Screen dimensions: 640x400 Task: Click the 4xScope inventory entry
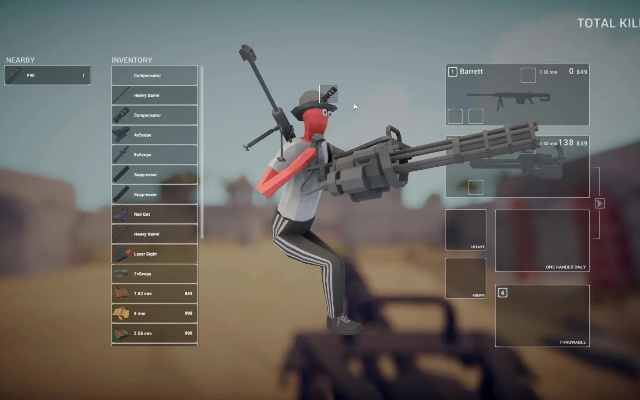154,134
